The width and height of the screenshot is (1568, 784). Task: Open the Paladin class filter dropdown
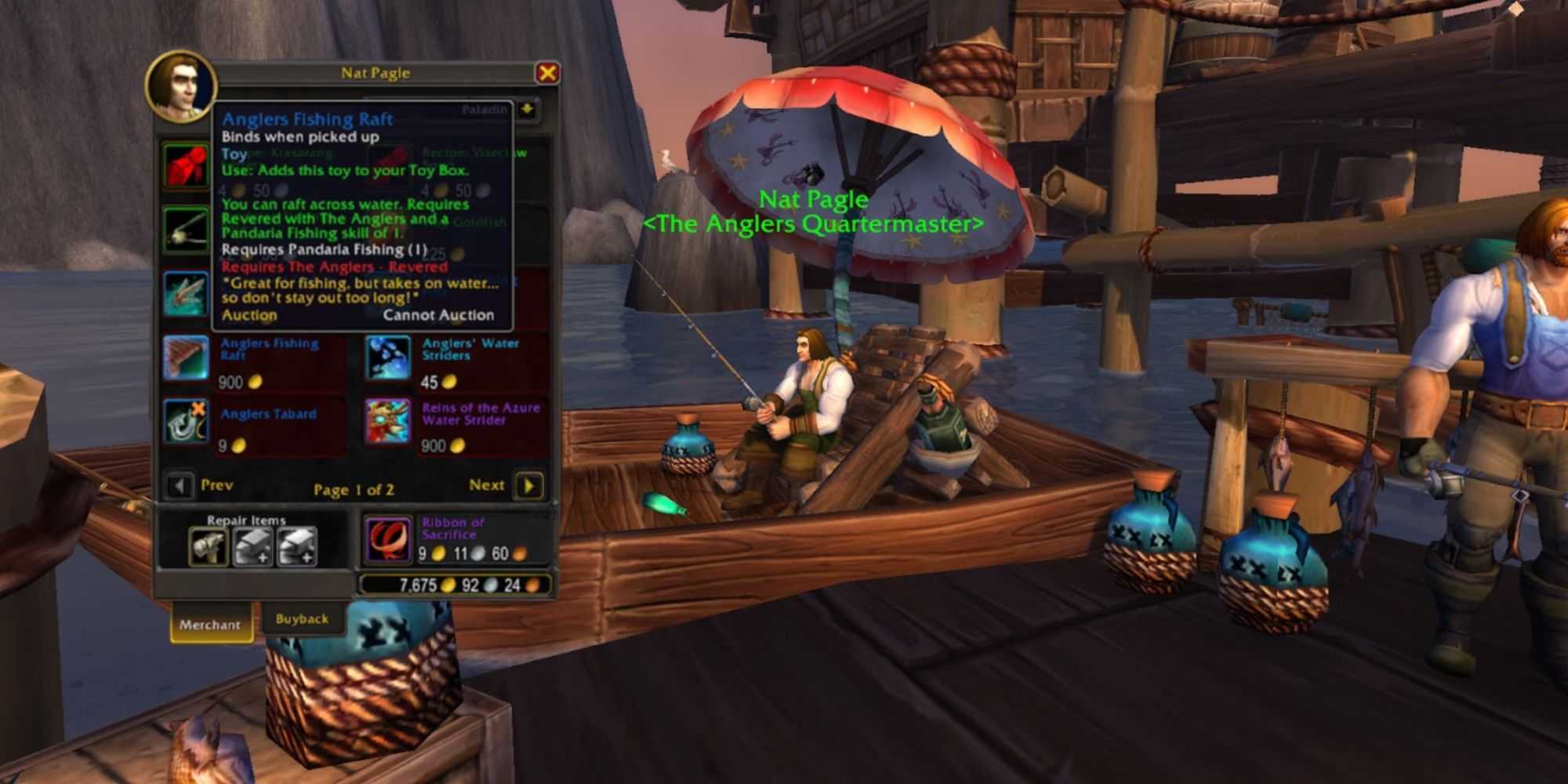coord(528,110)
